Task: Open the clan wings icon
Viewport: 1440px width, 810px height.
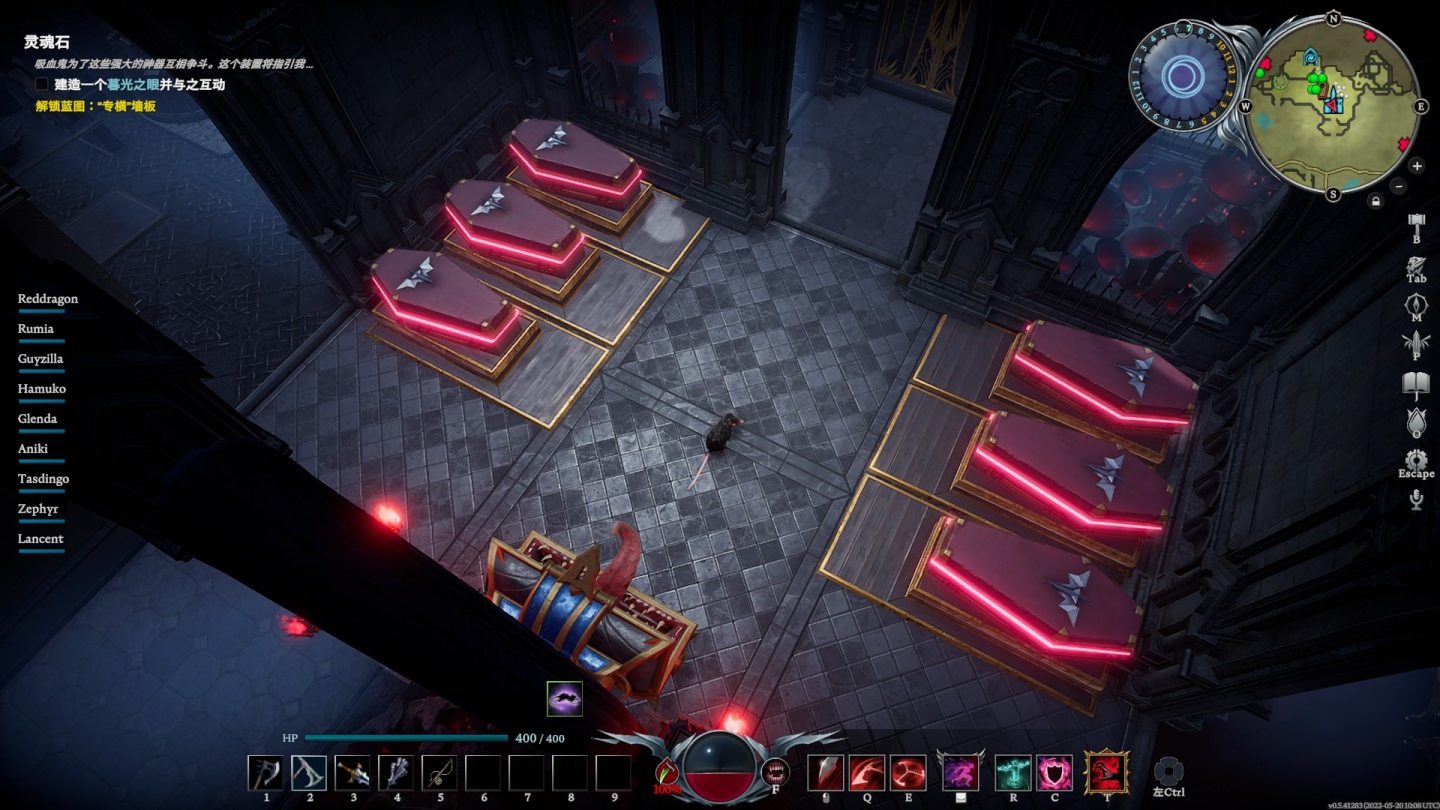Action: (x=1416, y=344)
